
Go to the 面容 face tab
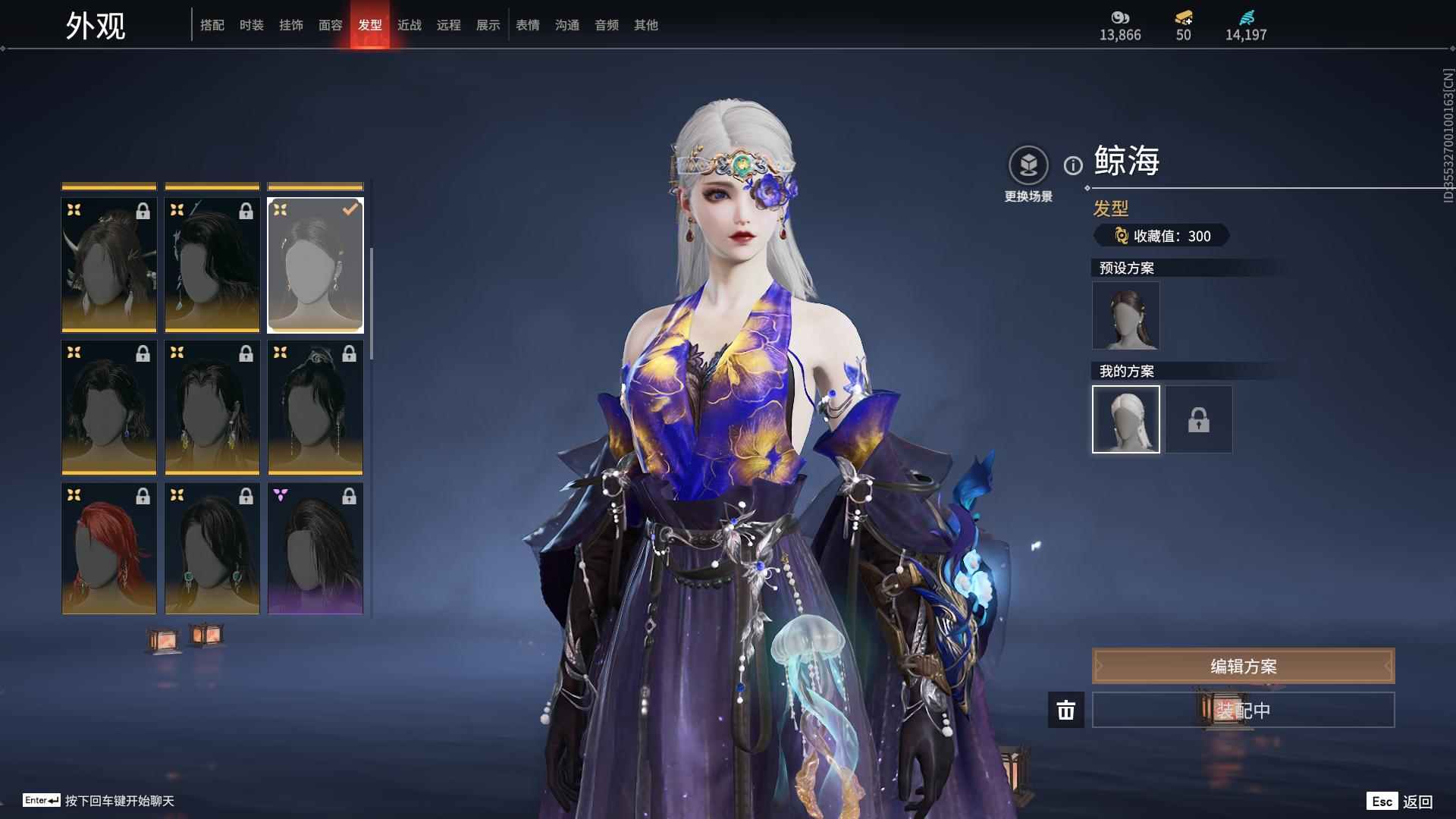pos(331,25)
